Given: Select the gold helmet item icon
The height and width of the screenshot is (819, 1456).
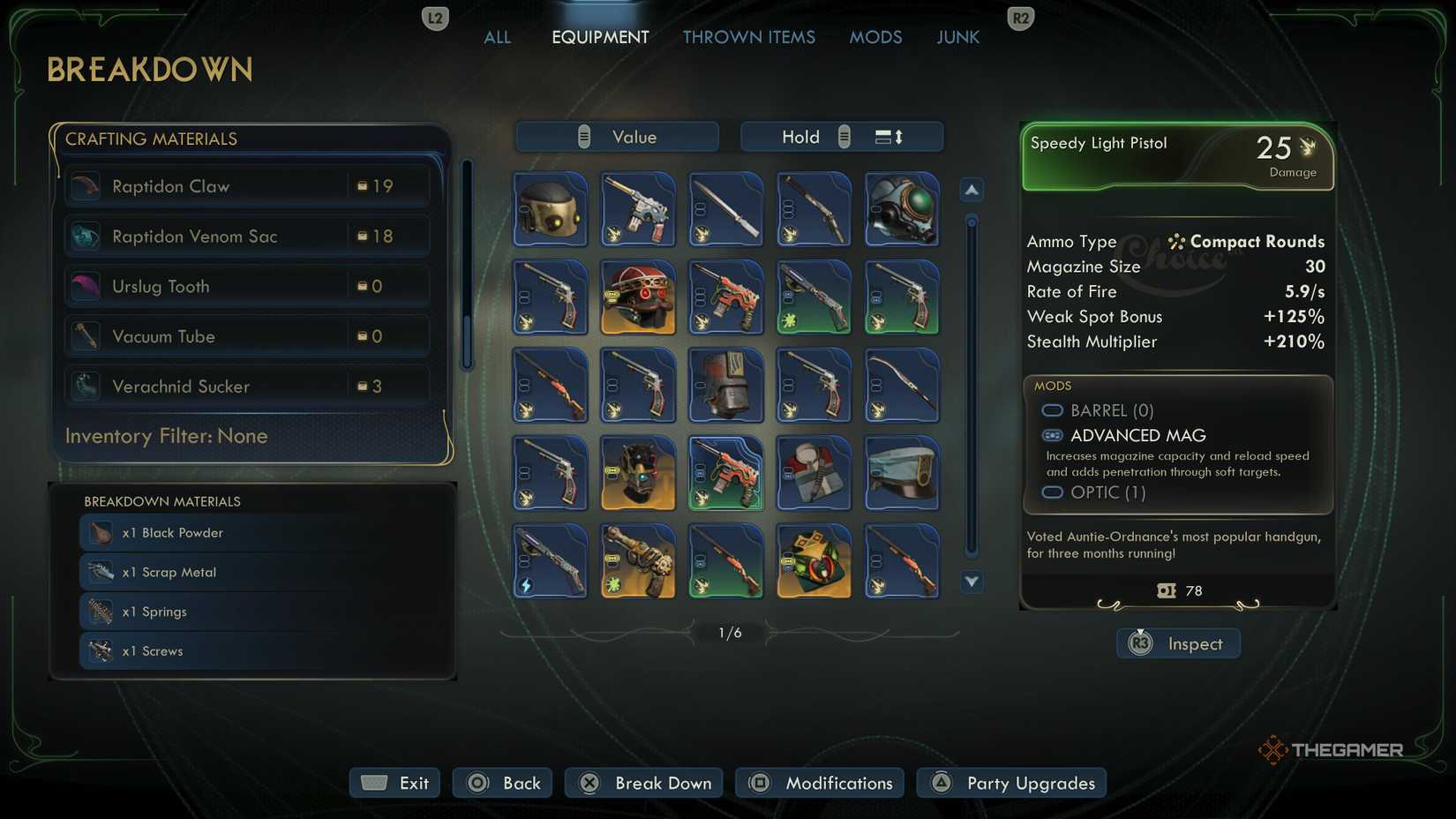Looking at the screenshot, I should [x=550, y=209].
